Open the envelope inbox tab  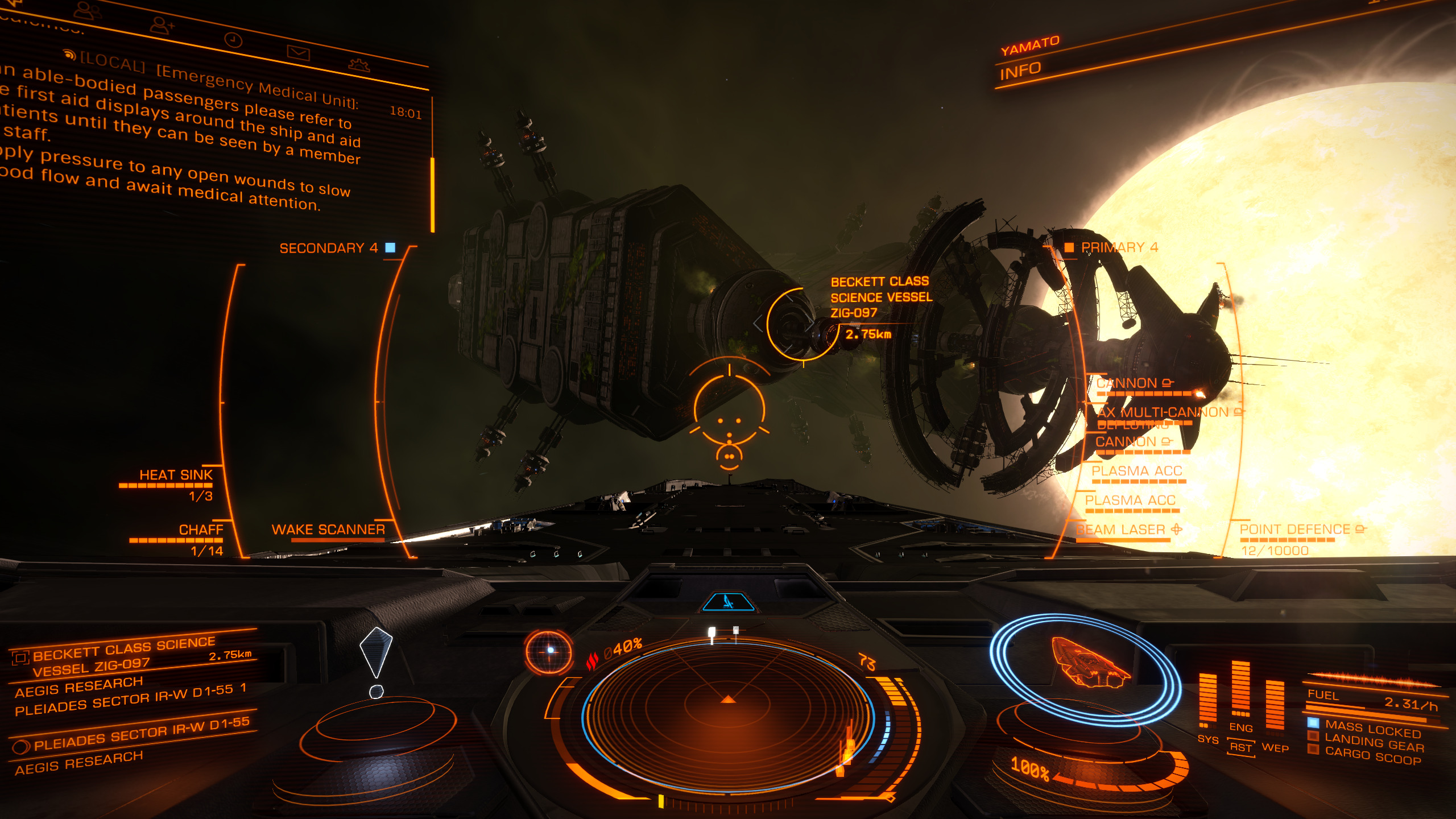298,53
